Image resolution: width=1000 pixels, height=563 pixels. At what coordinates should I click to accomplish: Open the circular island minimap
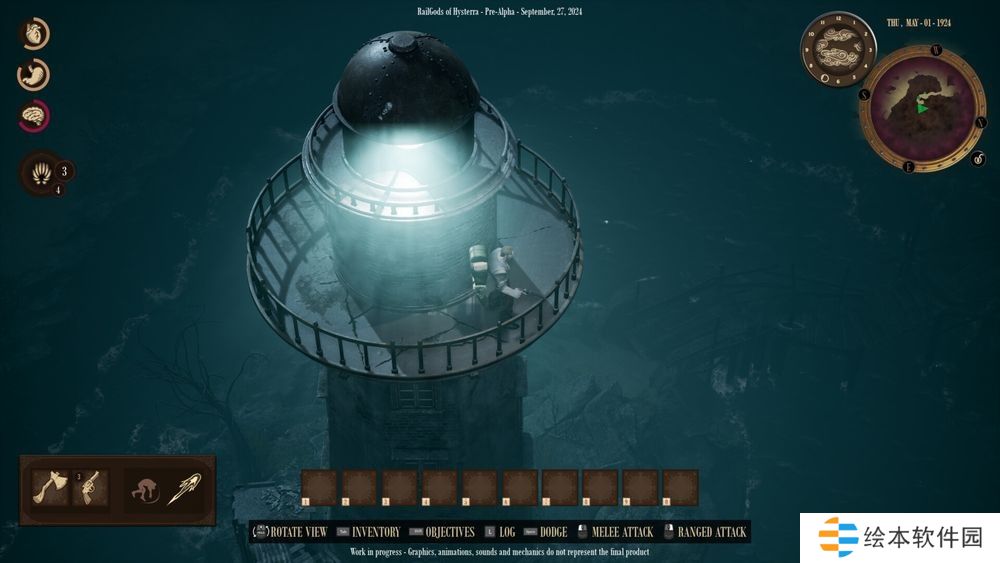pyautogui.click(x=921, y=107)
